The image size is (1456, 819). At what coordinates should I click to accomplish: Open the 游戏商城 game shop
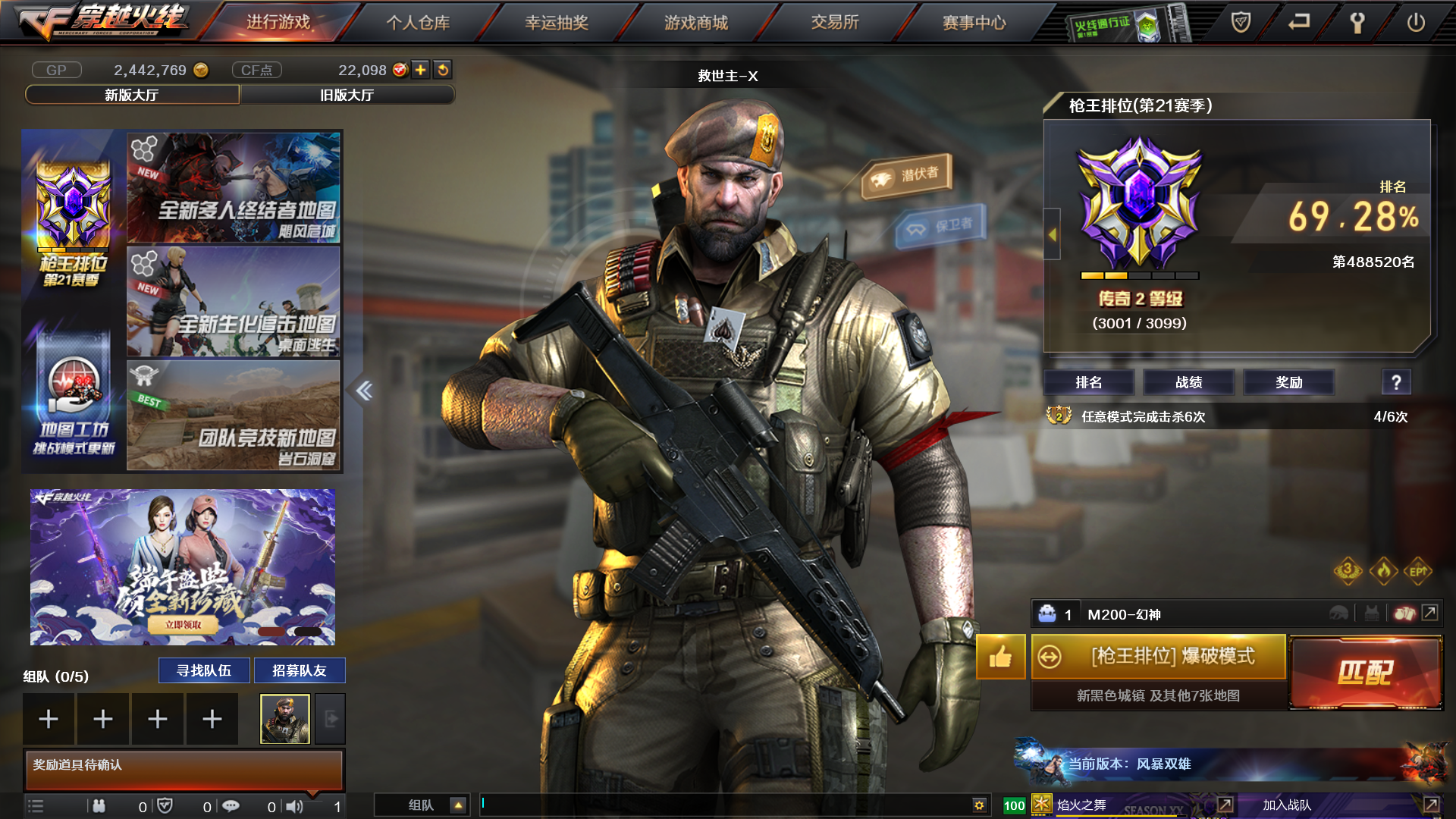pyautogui.click(x=696, y=23)
